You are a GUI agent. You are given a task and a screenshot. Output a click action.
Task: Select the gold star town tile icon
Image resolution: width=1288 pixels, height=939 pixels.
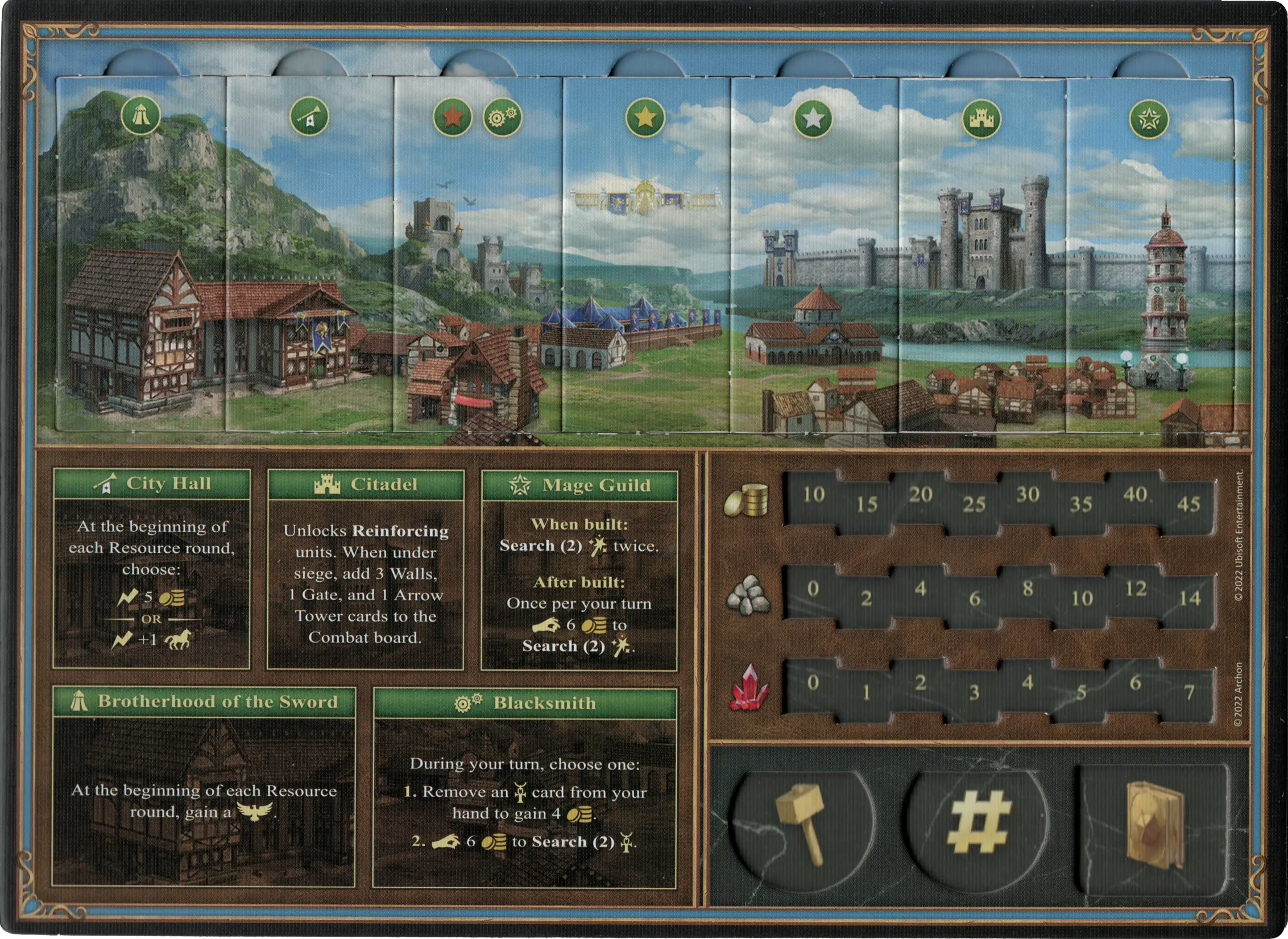tap(645, 118)
